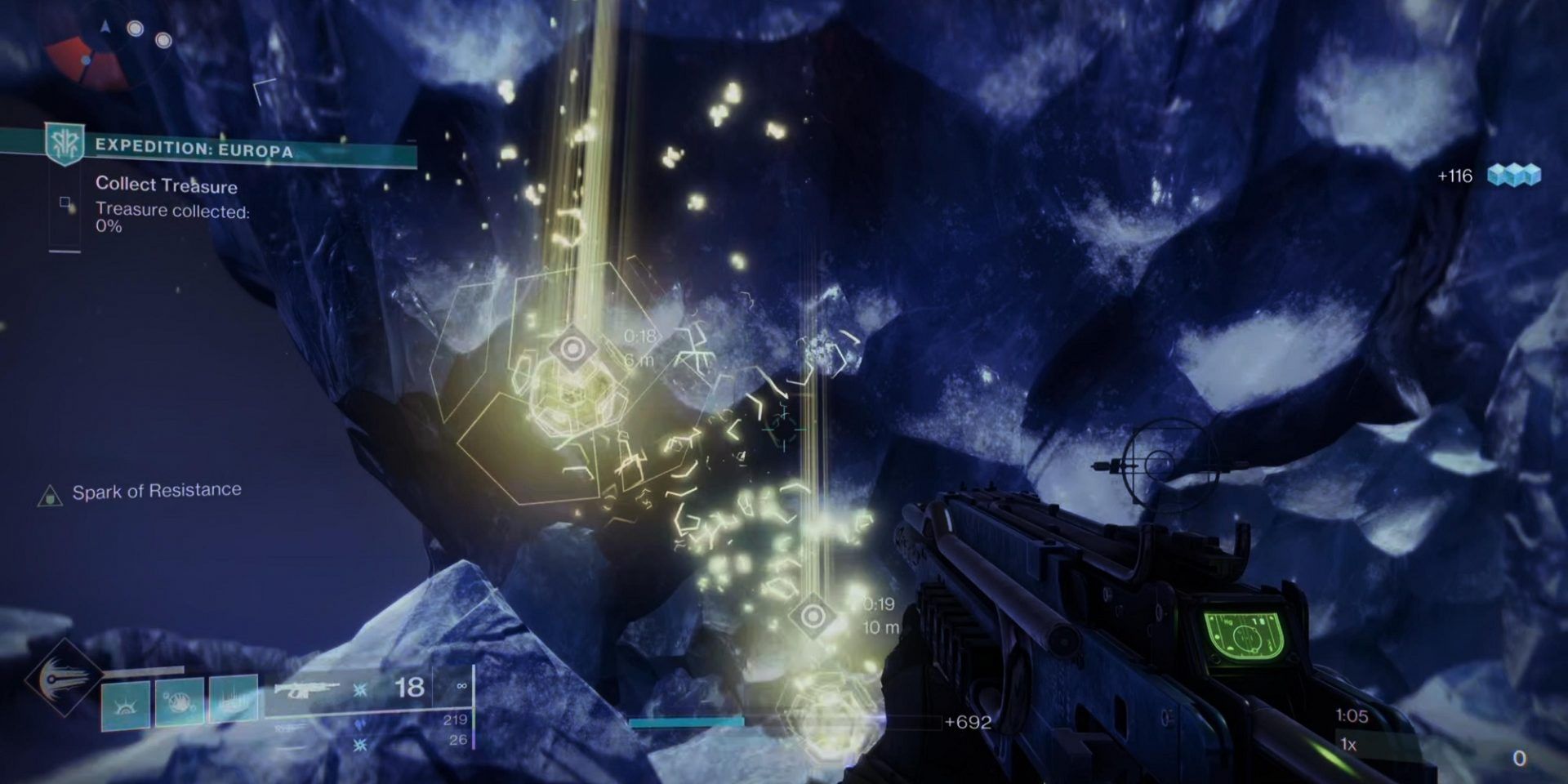
Task: Select the EXPEDITION: EUROPA banner
Action: [196, 149]
